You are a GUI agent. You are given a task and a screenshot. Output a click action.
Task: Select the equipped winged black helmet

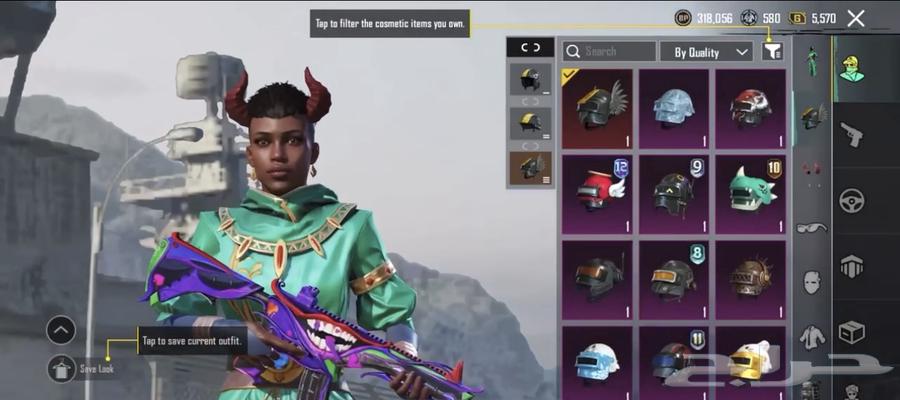tap(597, 109)
